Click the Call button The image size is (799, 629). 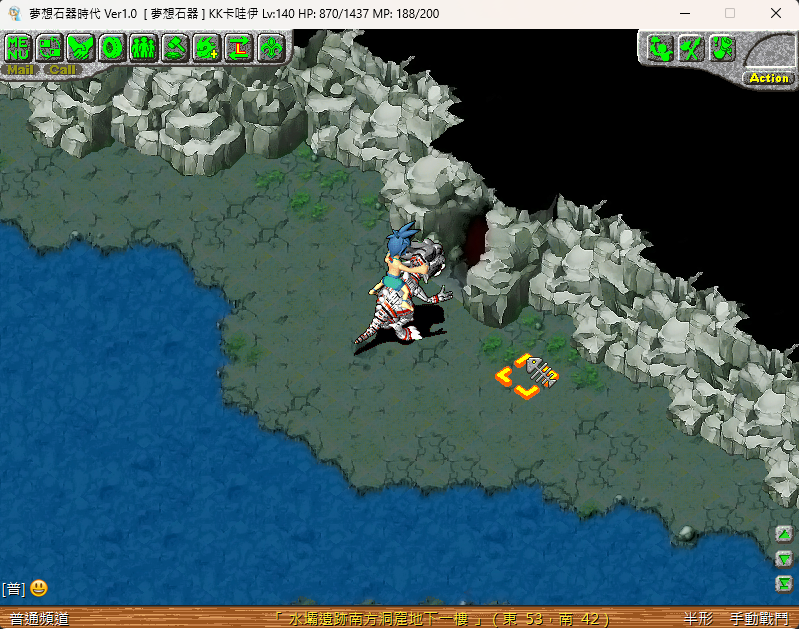[x=62, y=70]
